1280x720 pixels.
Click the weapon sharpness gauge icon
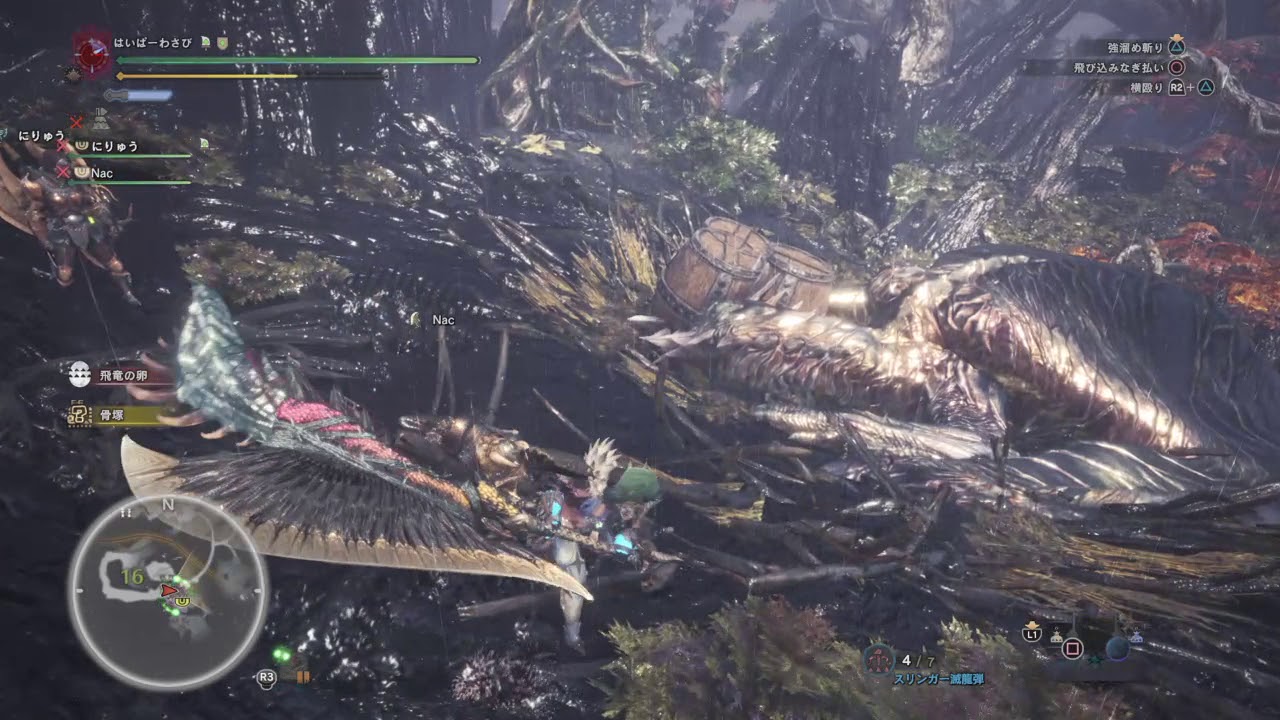138,96
